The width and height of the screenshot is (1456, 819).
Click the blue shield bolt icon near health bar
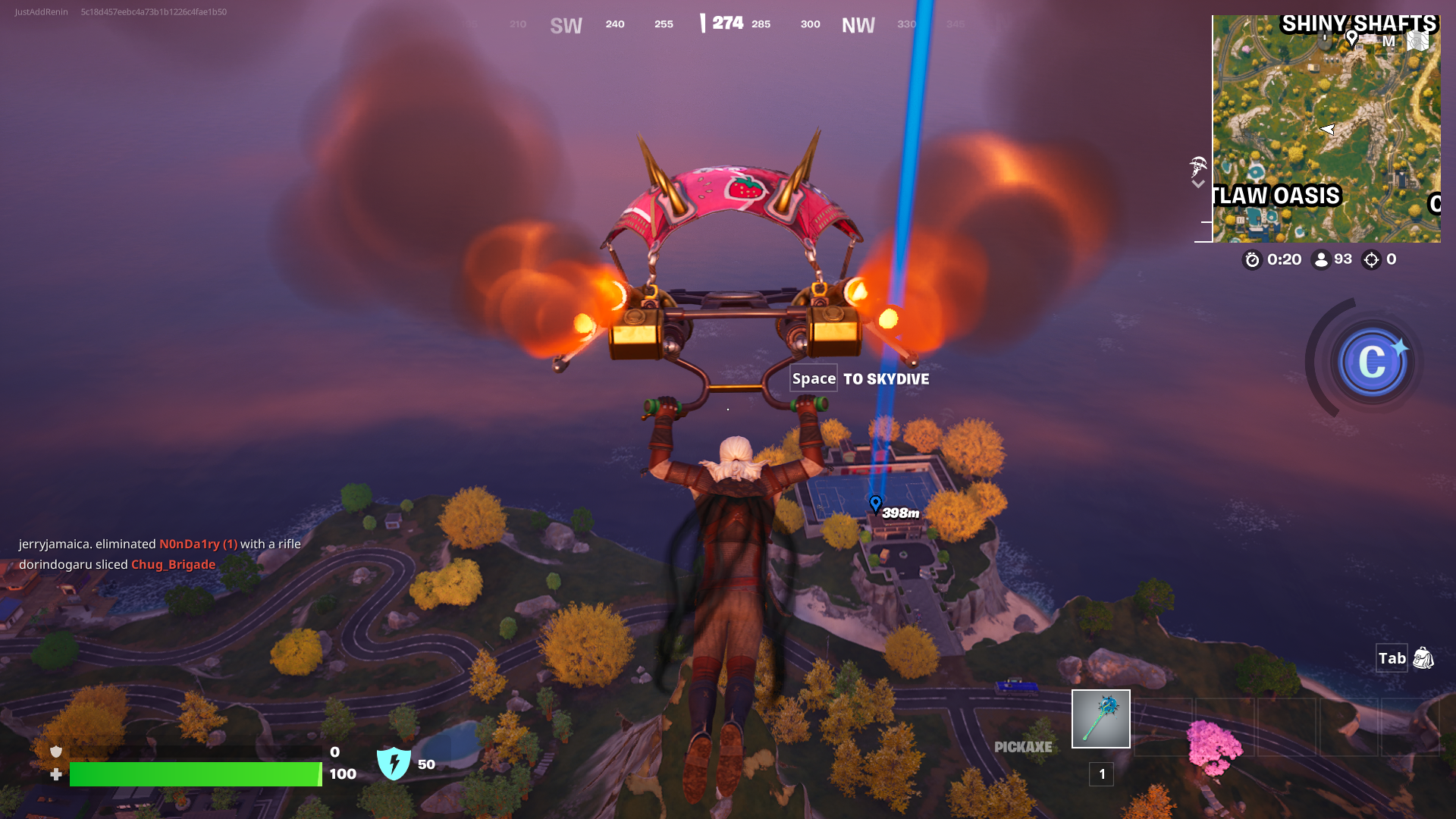(395, 762)
